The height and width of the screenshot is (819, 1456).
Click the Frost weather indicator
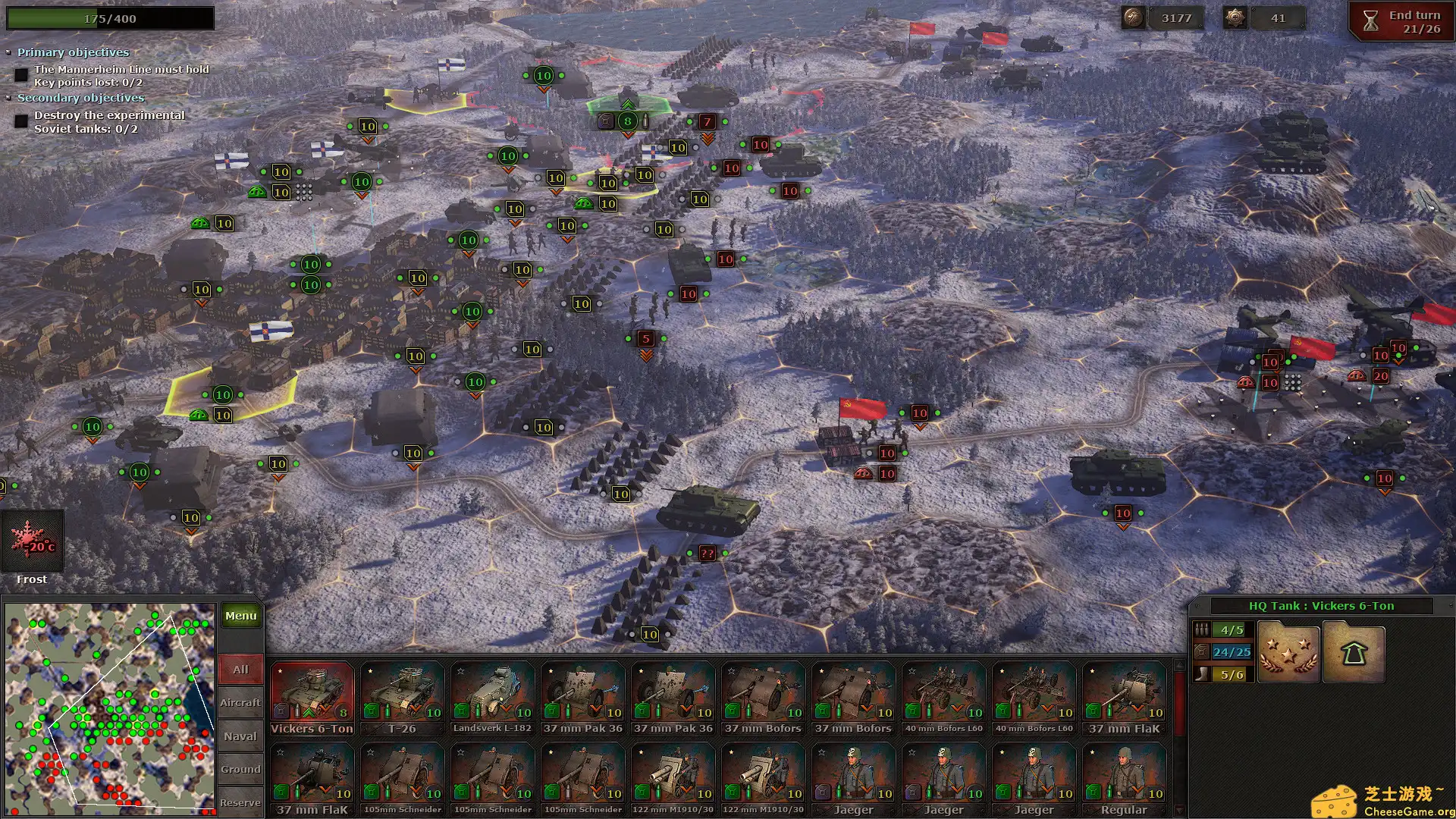click(x=32, y=541)
